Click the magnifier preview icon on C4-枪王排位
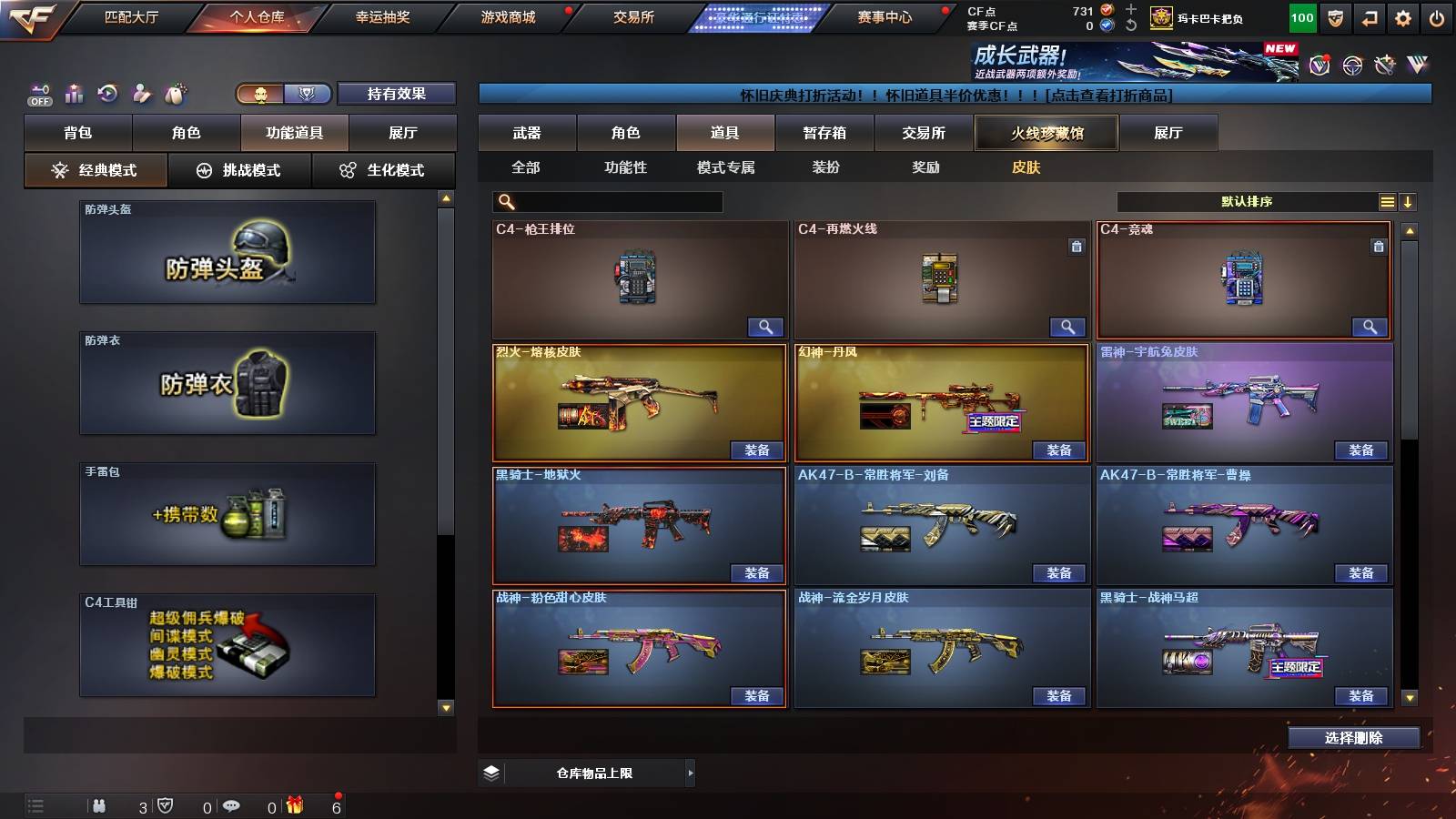 767,327
